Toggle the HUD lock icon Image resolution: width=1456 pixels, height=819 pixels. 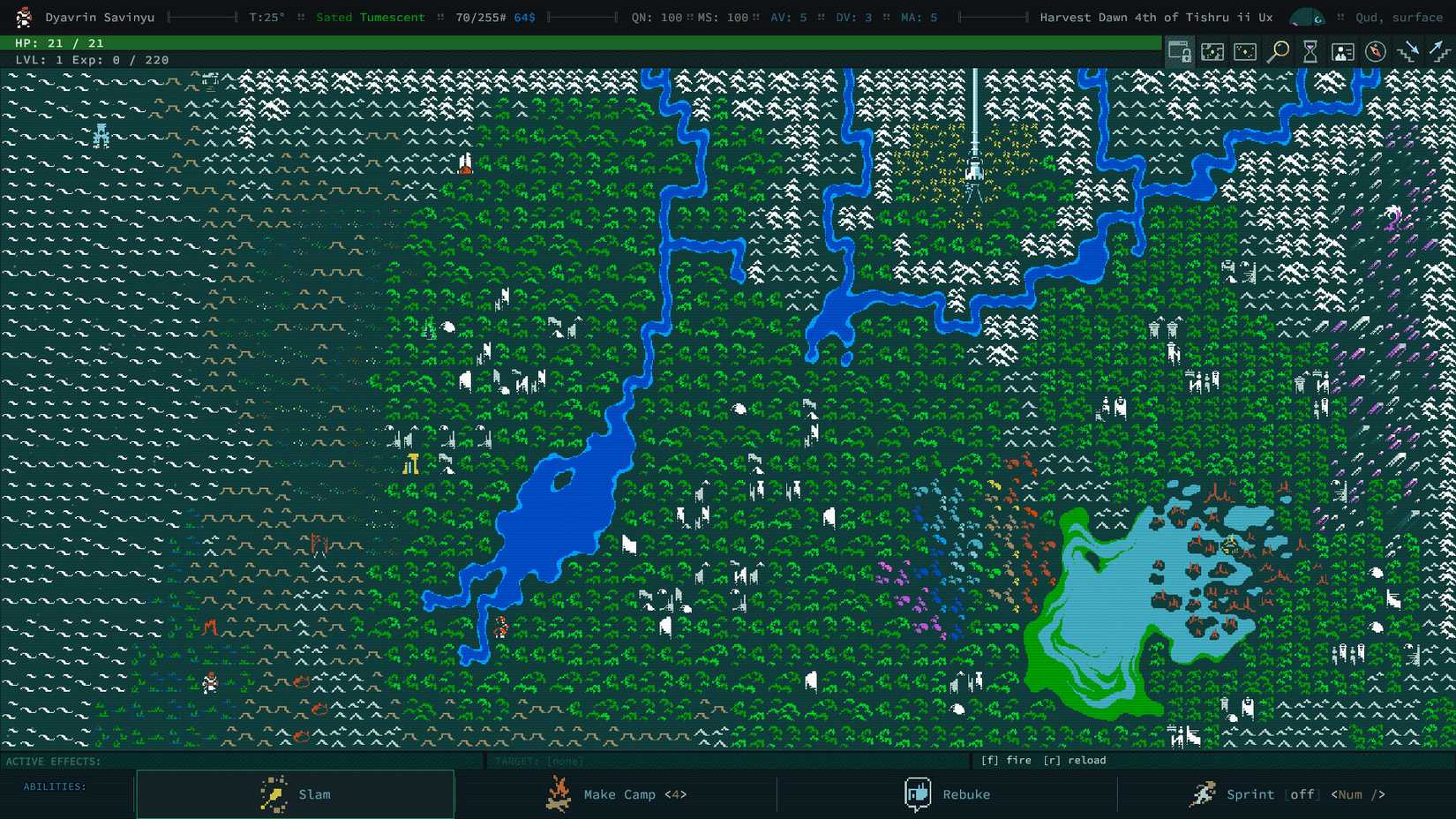pyautogui.click(x=1180, y=51)
